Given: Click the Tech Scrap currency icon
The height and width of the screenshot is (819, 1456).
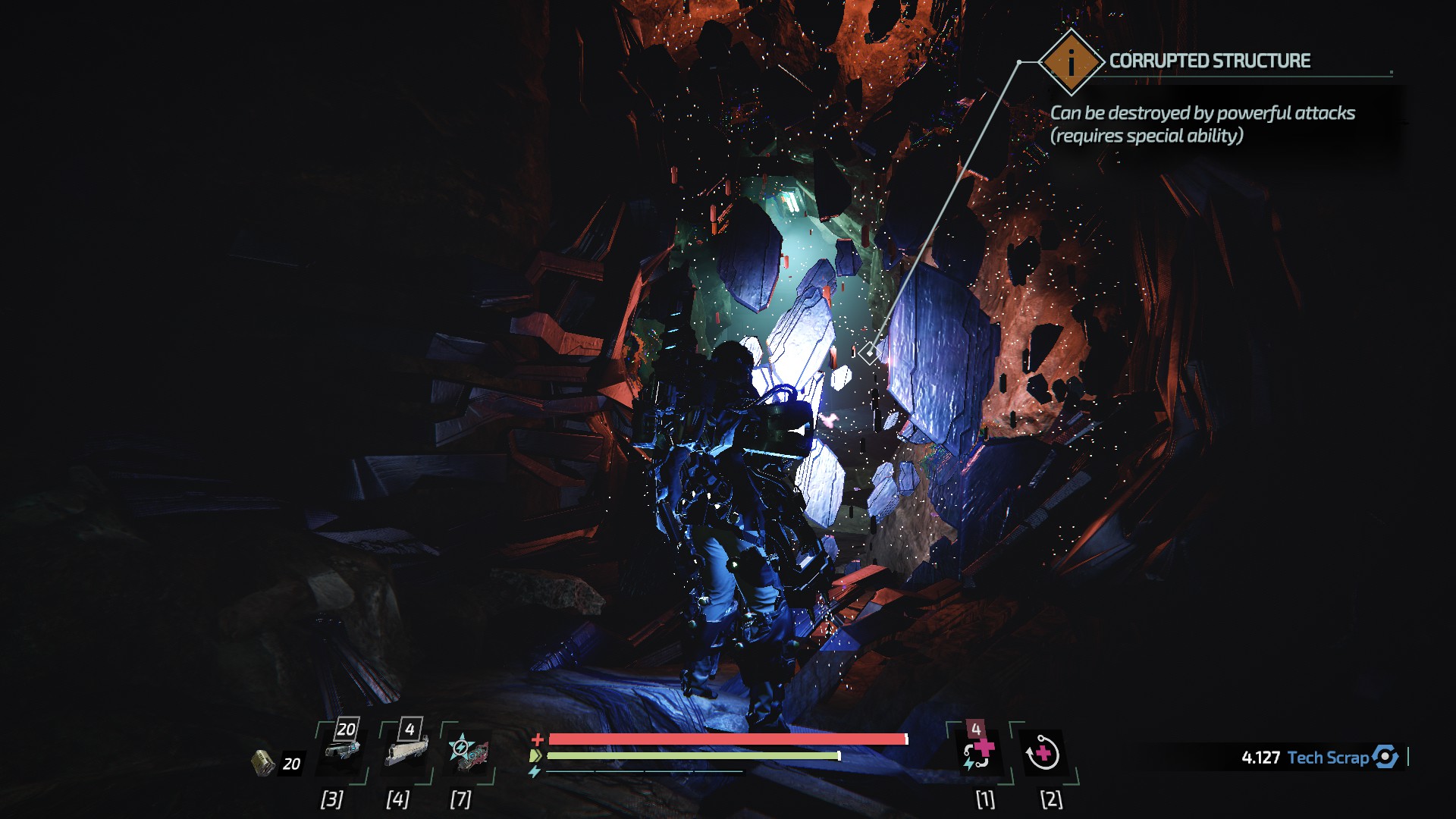Looking at the screenshot, I should [x=1385, y=757].
